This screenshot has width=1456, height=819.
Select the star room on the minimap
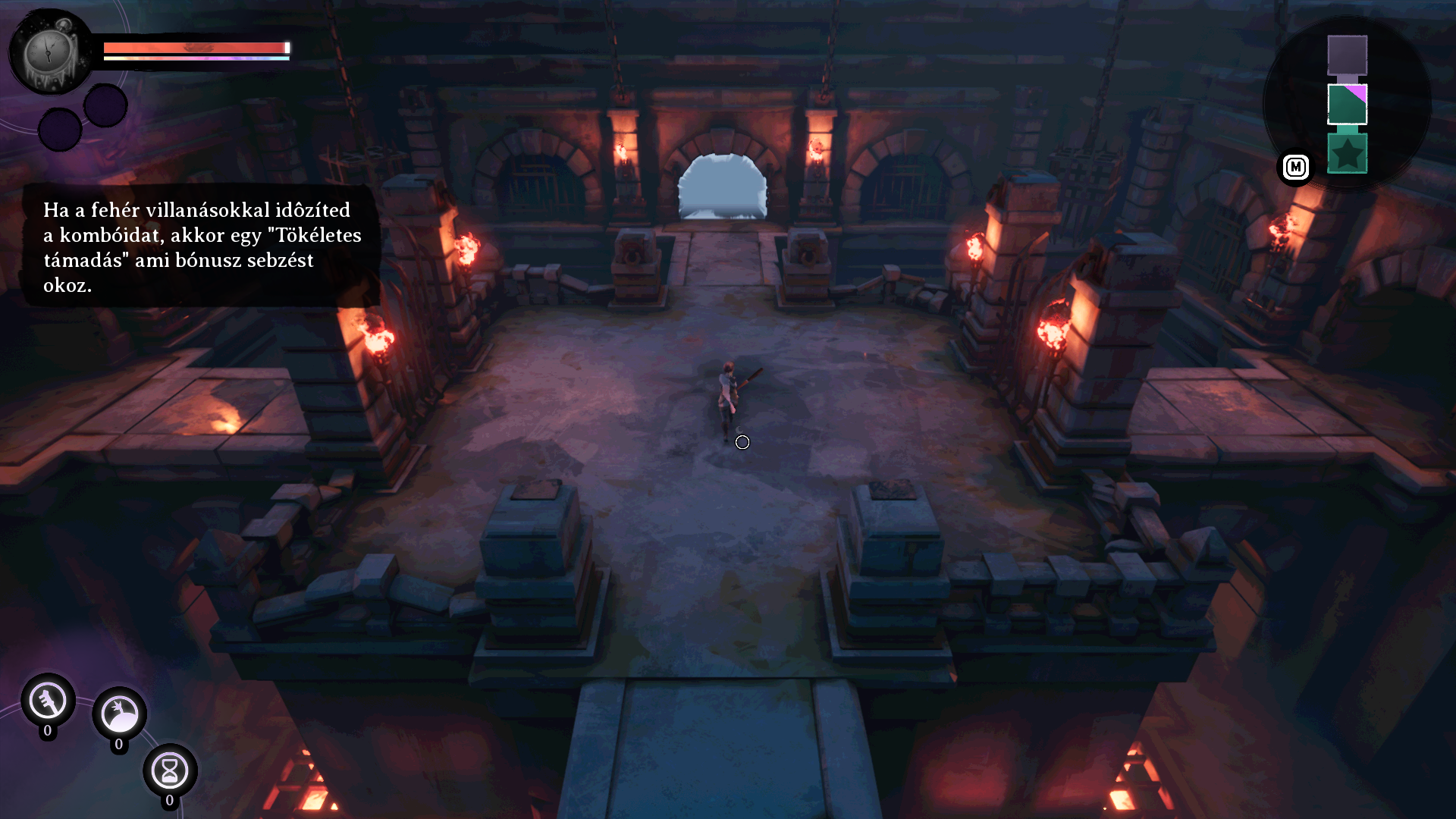click(1347, 154)
